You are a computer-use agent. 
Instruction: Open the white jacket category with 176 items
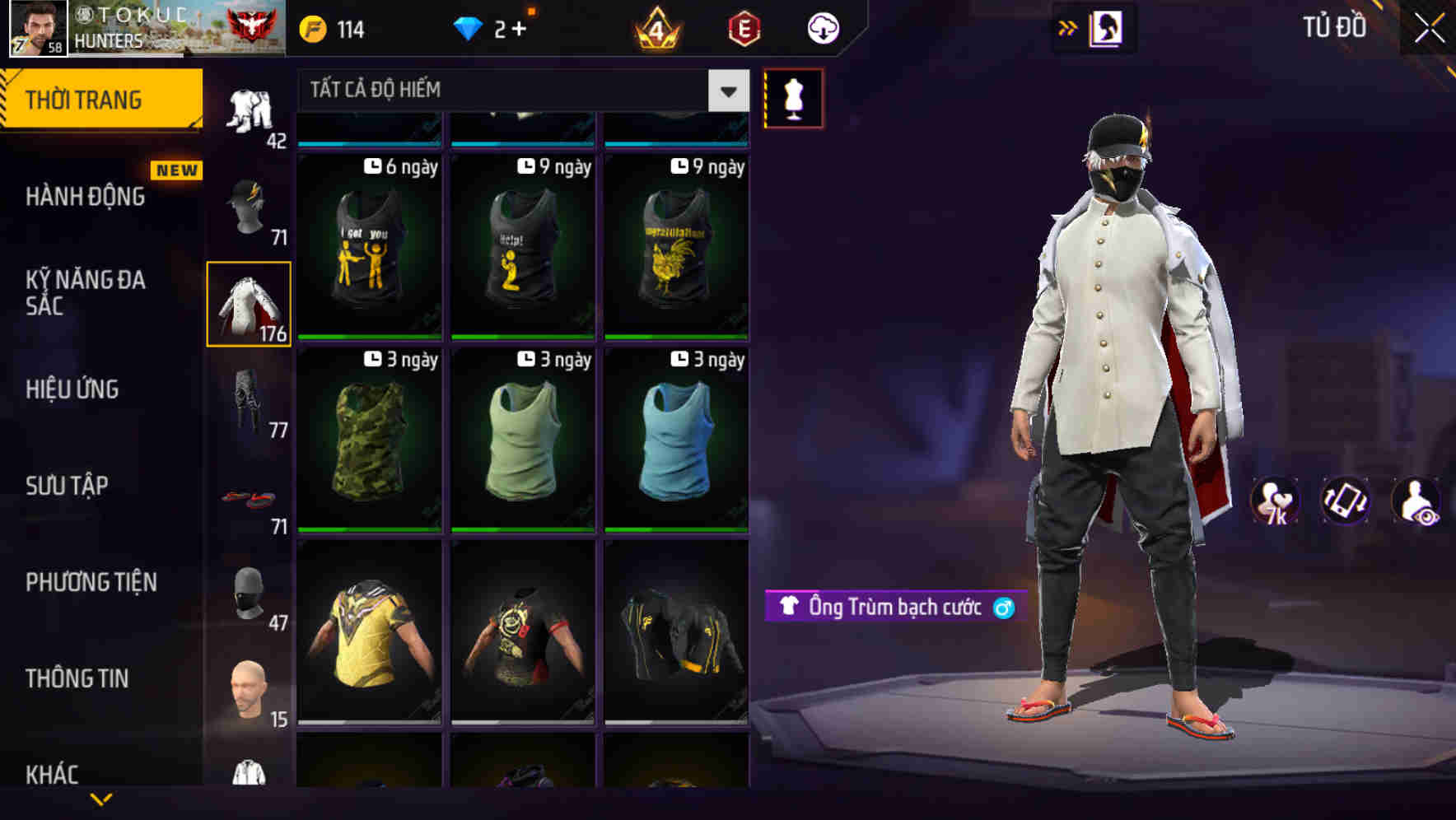[x=247, y=302]
